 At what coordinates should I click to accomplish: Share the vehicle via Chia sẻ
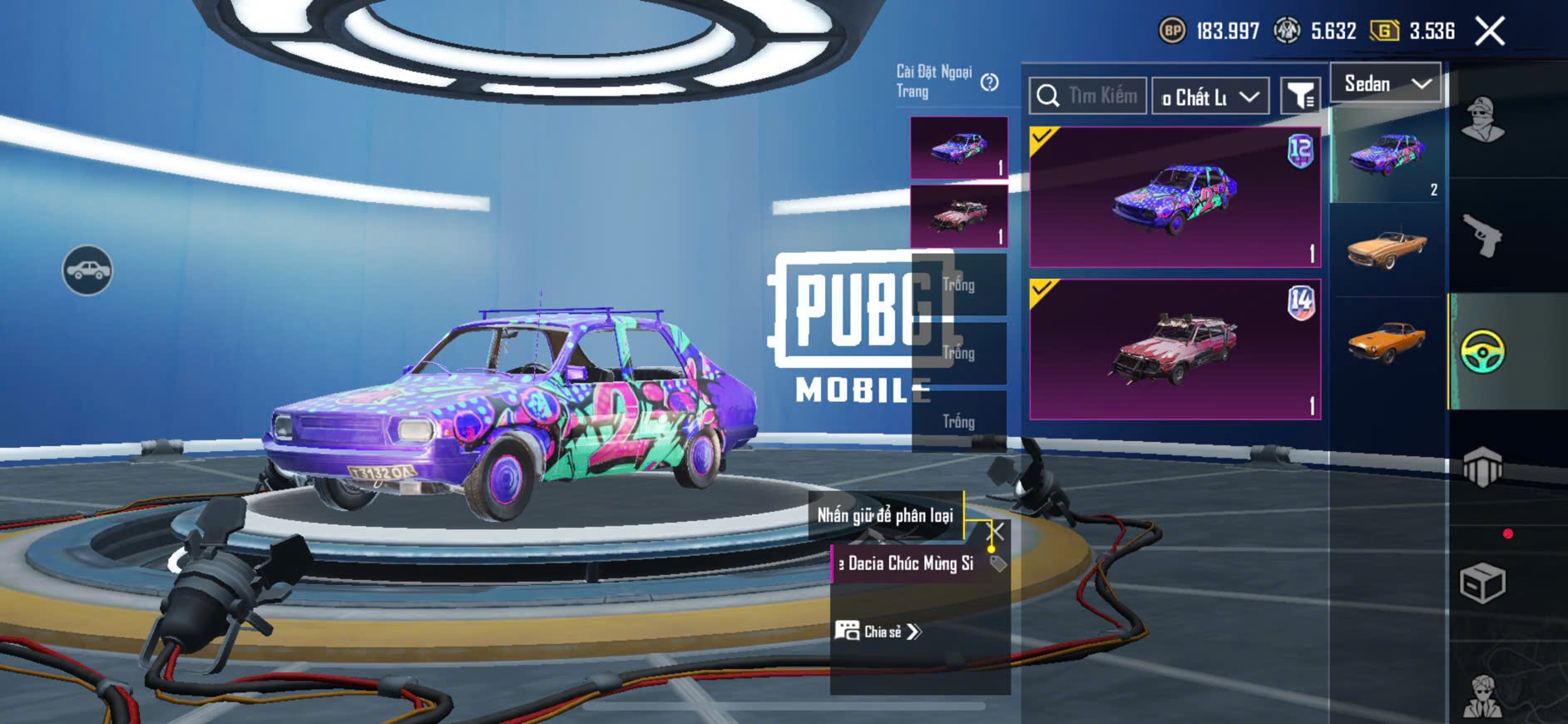pyautogui.click(x=878, y=632)
